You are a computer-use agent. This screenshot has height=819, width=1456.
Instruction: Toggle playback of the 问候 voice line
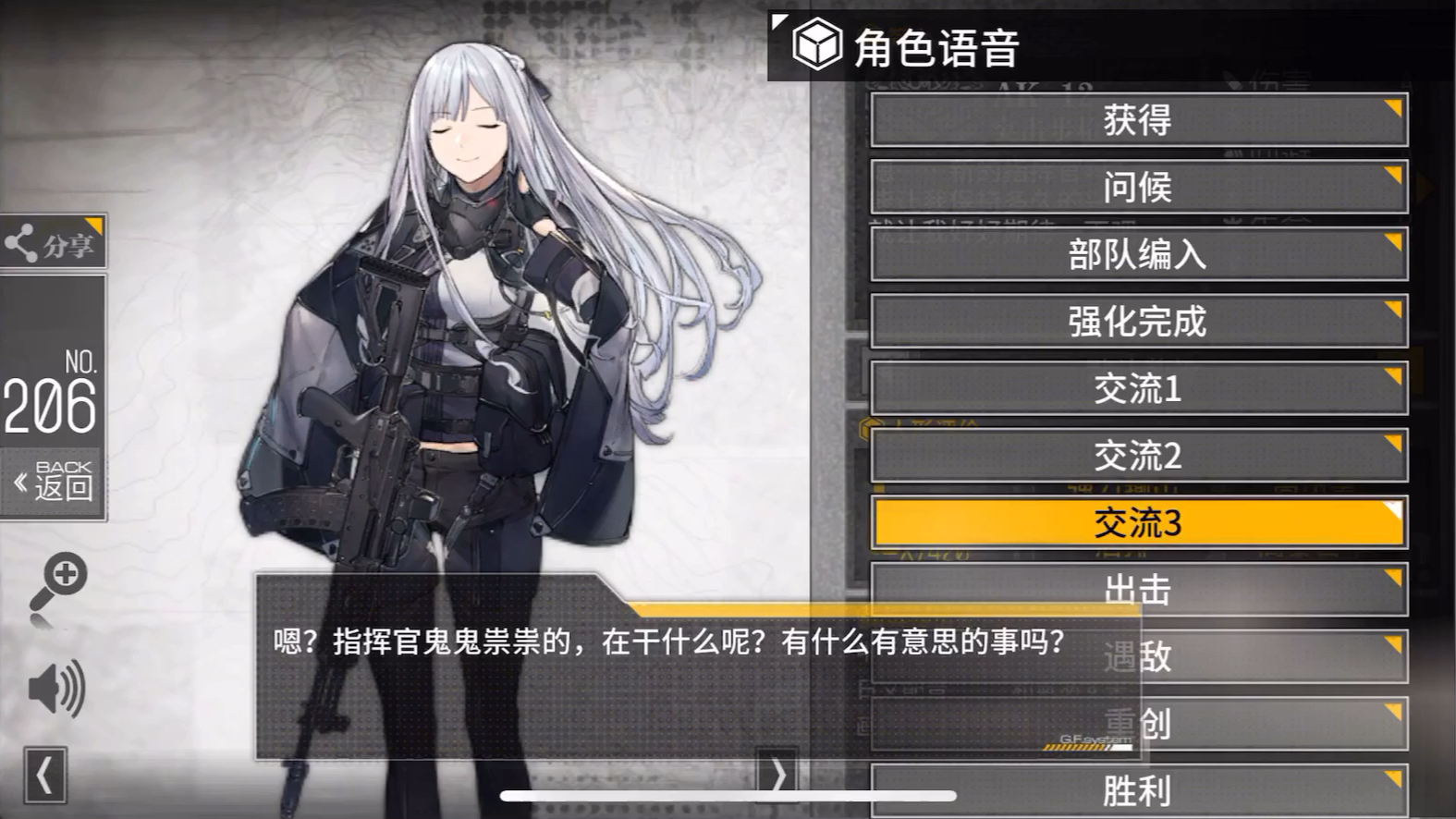[1137, 188]
